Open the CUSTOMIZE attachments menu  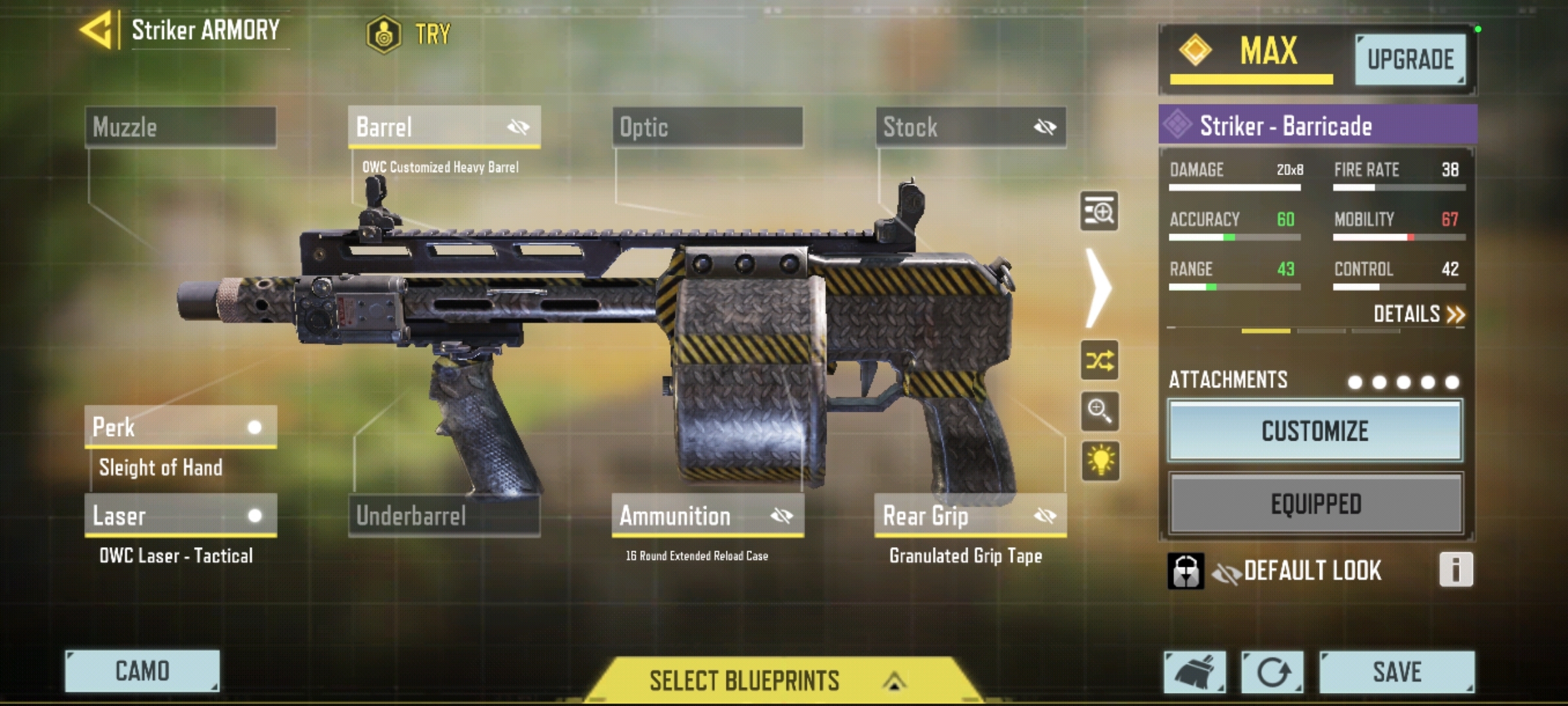point(1315,431)
